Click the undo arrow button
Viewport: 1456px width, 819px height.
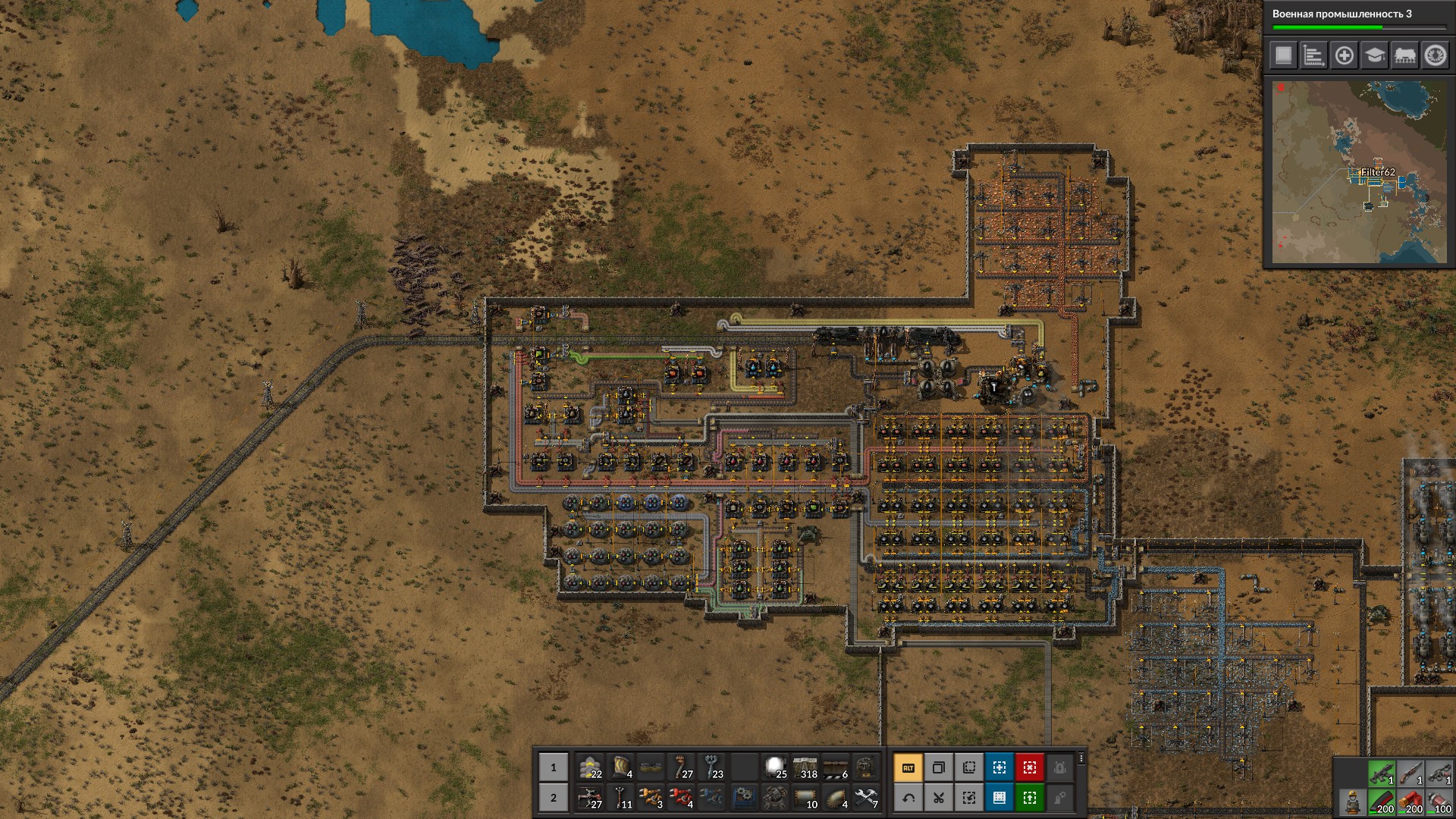click(x=908, y=798)
